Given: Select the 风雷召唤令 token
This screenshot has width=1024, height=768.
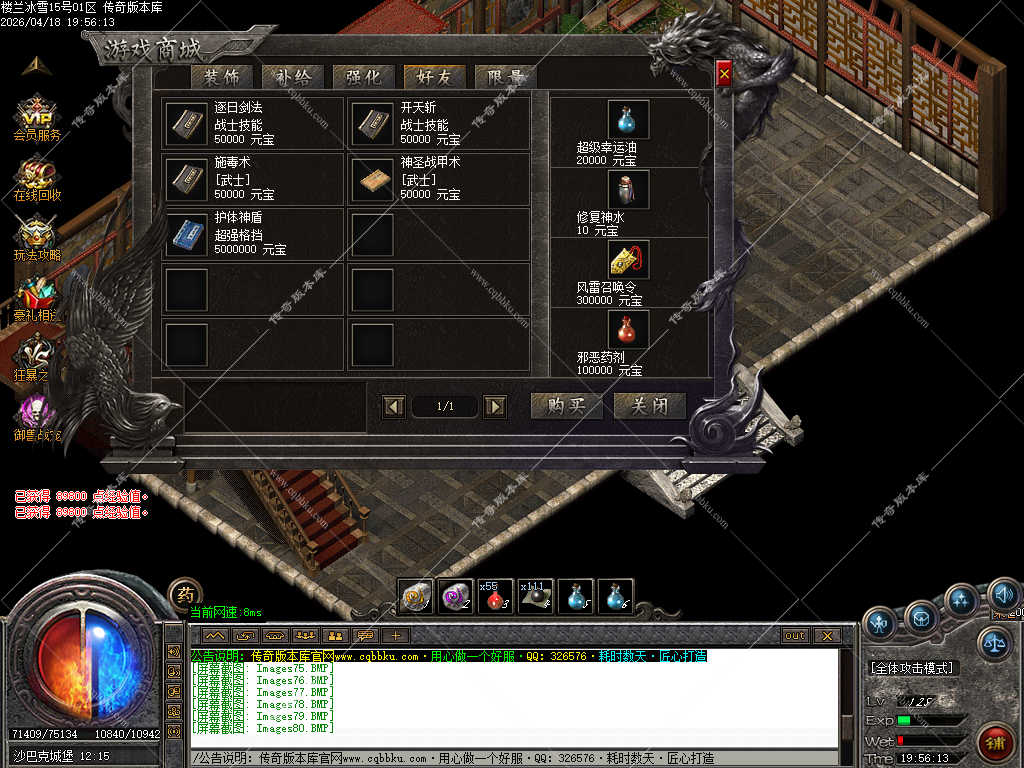Looking at the screenshot, I should click(x=628, y=260).
